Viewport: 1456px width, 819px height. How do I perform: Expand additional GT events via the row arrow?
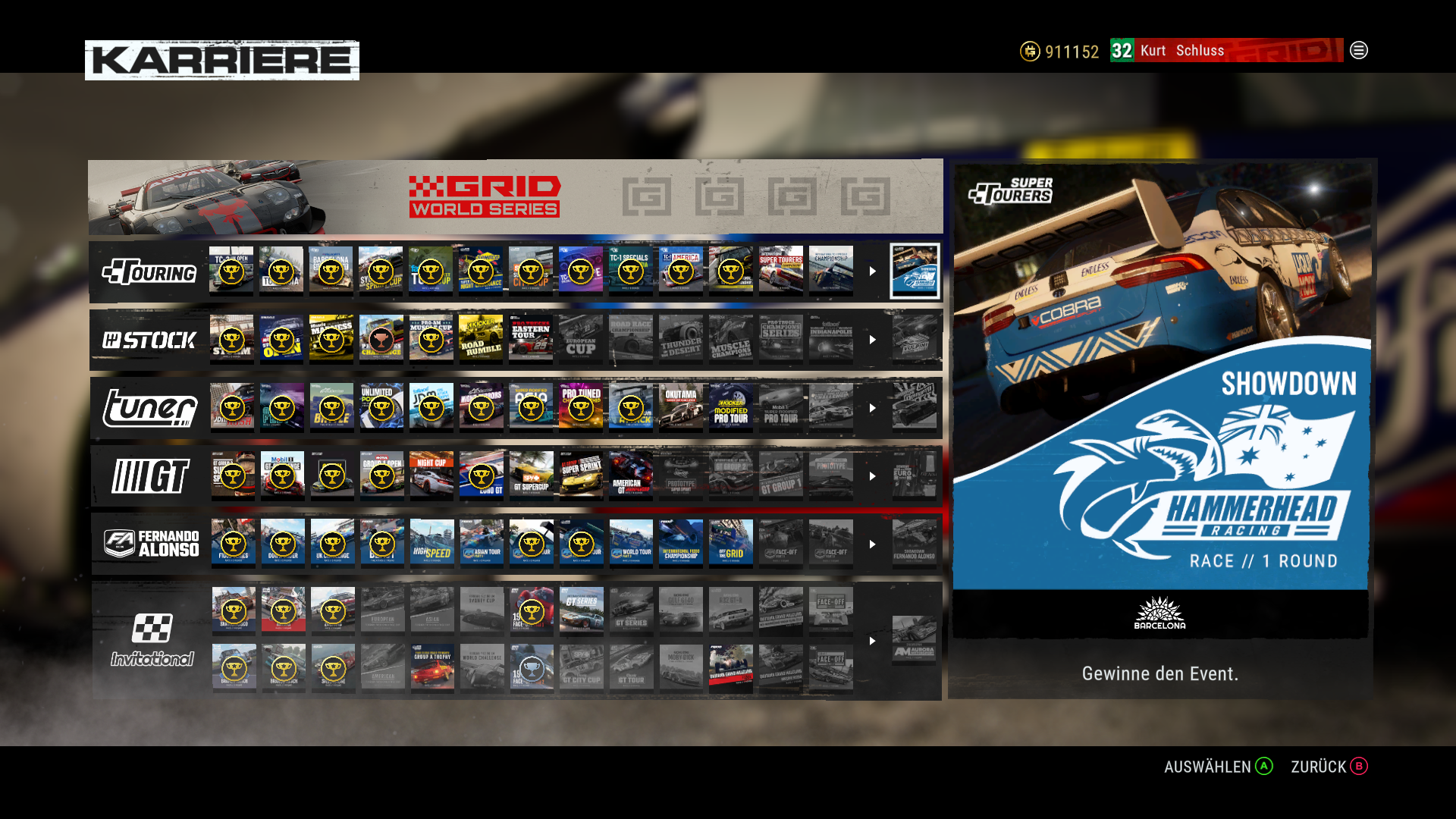coord(871,475)
